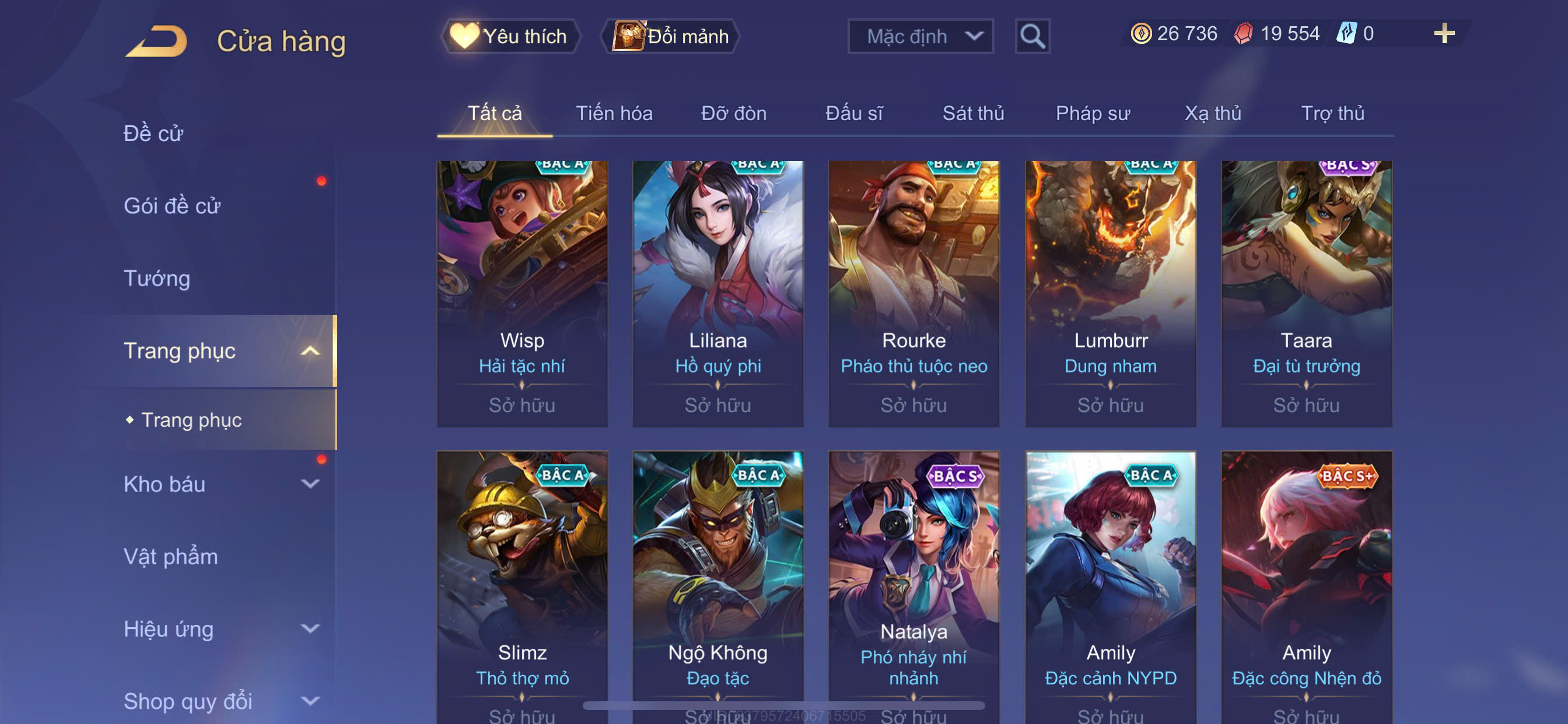
Task: Open Đổi mảnh fragment exchange
Action: point(671,37)
